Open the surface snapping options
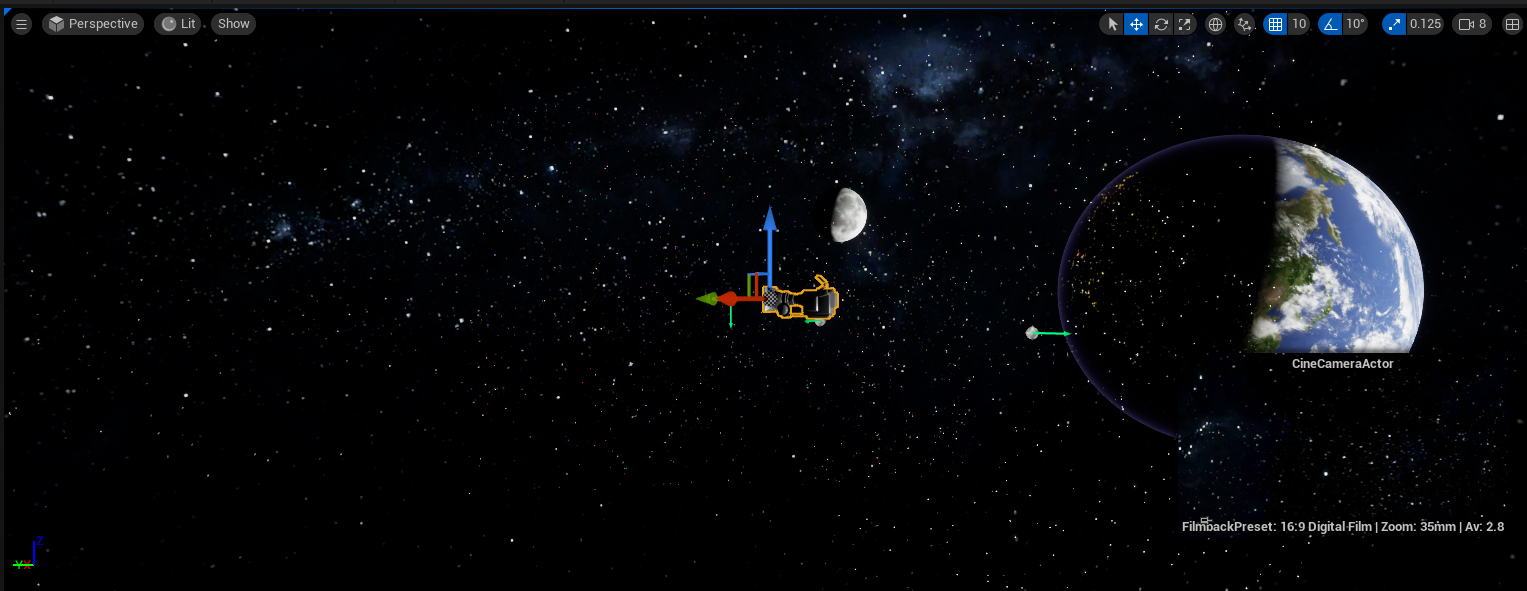Image resolution: width=1527 pixels, height=591 pixels. (x=1244, y=24)
